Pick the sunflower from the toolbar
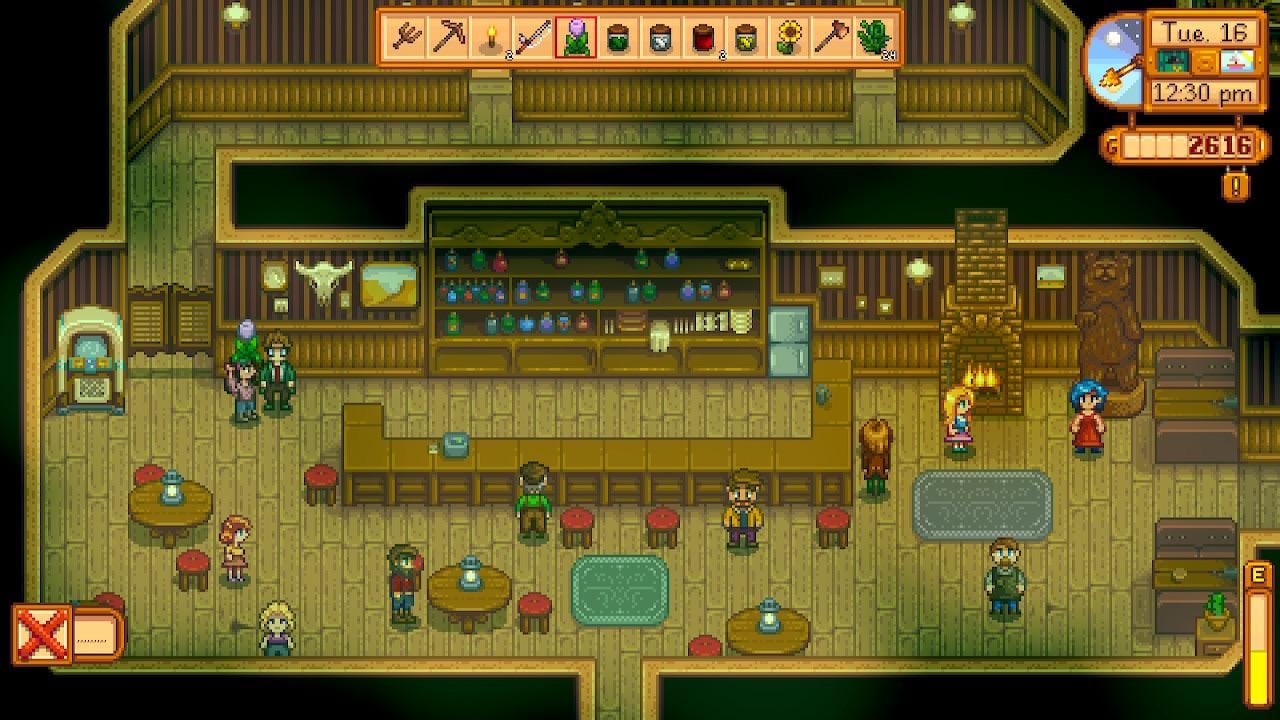Viewport: 1280px width, 720px height. click(789, 38)
